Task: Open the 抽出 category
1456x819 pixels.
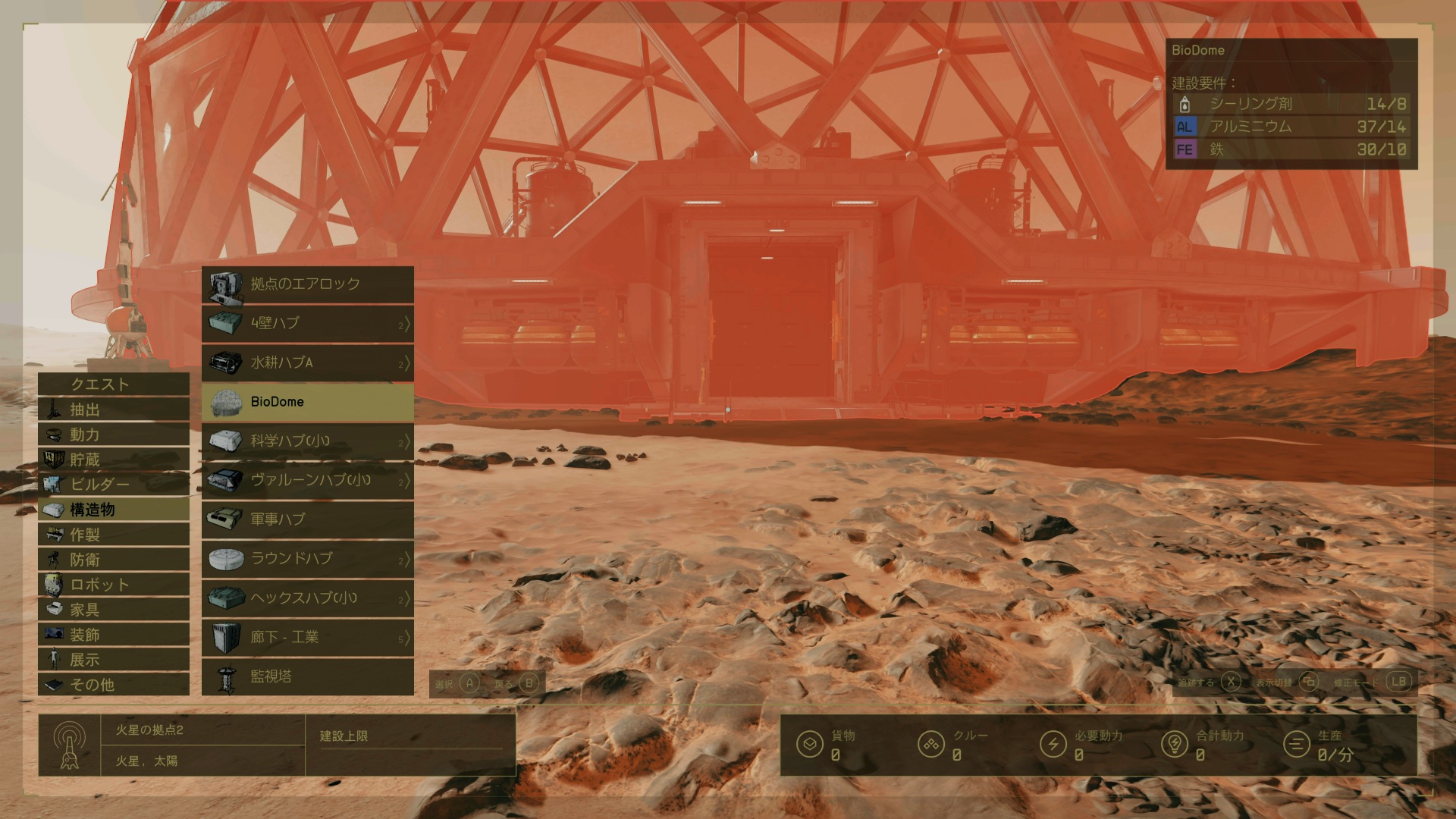Action: pyautogui.click(x=114, y=409)
